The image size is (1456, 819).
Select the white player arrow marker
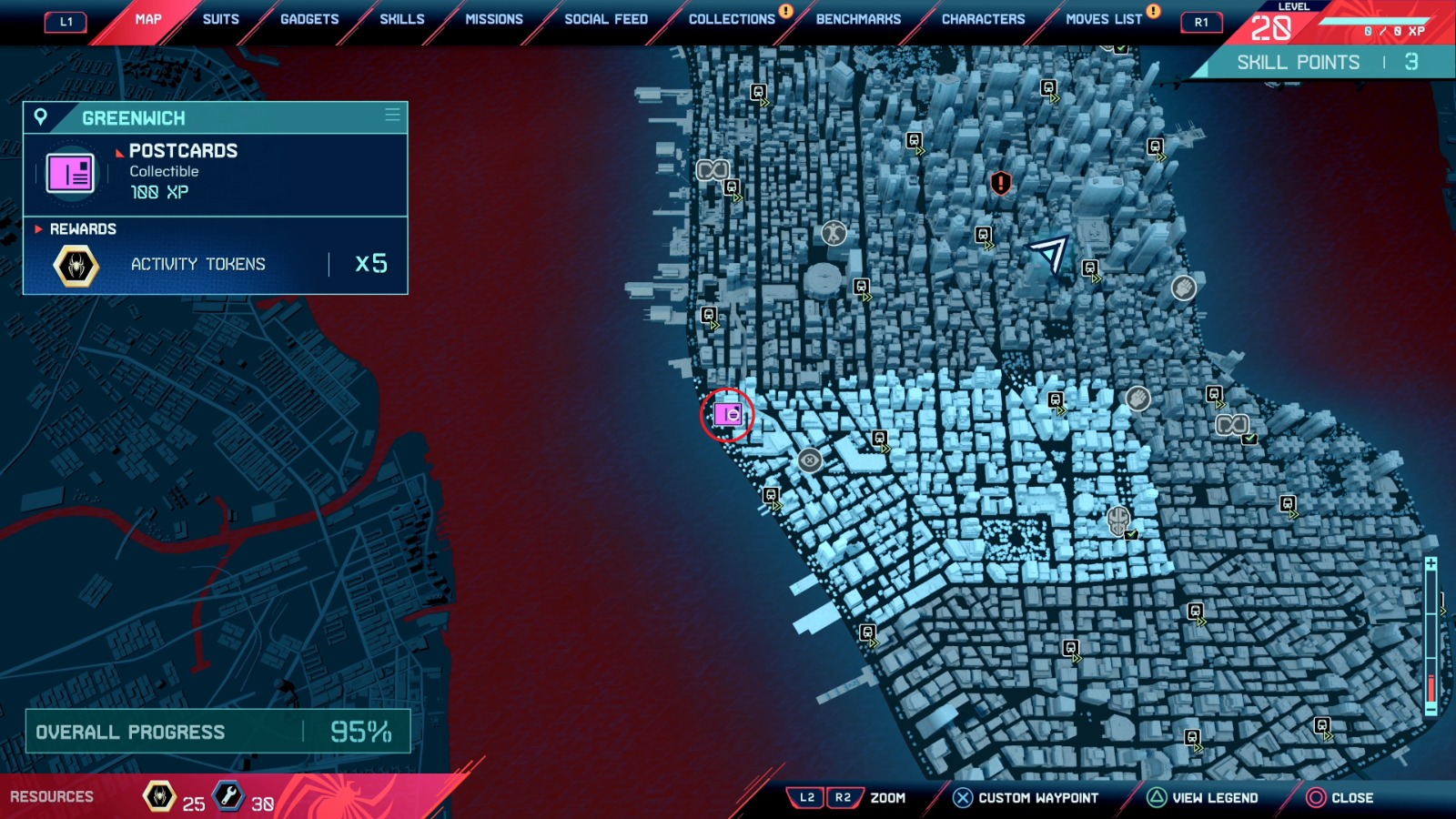(x=1049, y=252)
